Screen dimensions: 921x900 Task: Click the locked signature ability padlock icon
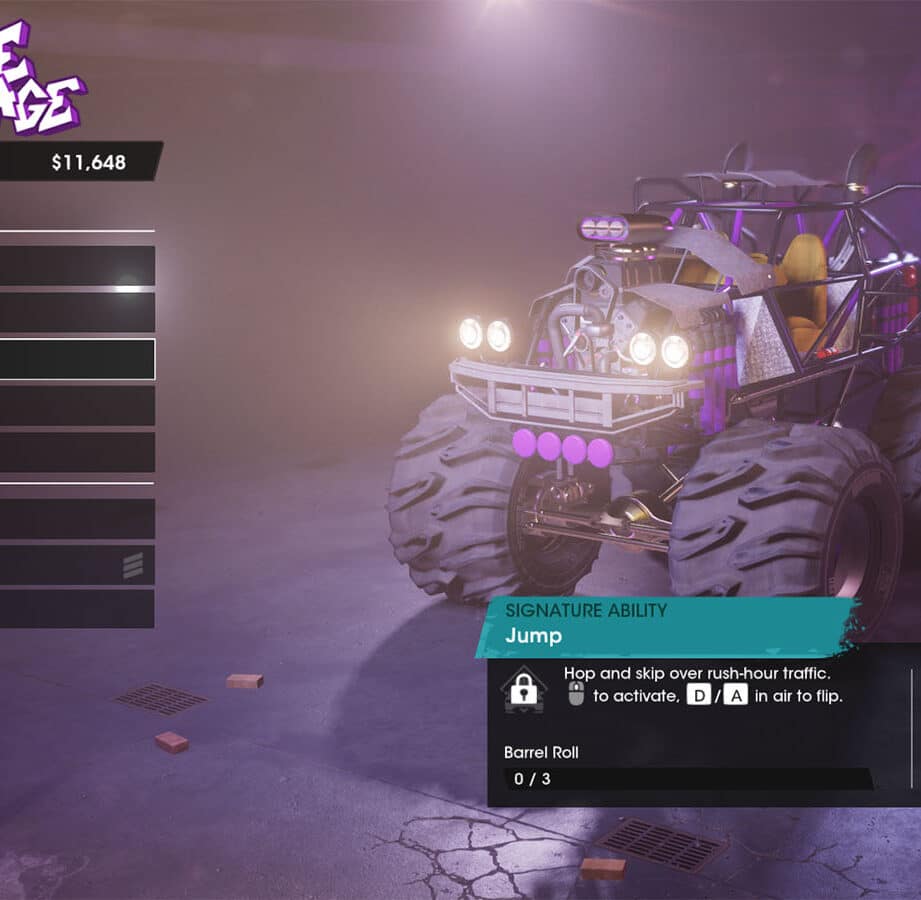[524, 689]
